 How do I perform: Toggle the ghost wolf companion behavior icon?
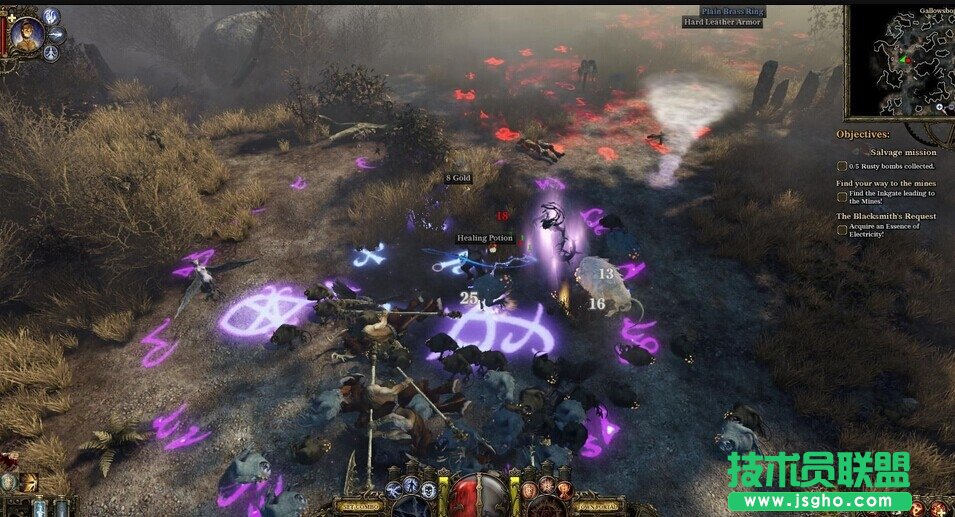51,15
